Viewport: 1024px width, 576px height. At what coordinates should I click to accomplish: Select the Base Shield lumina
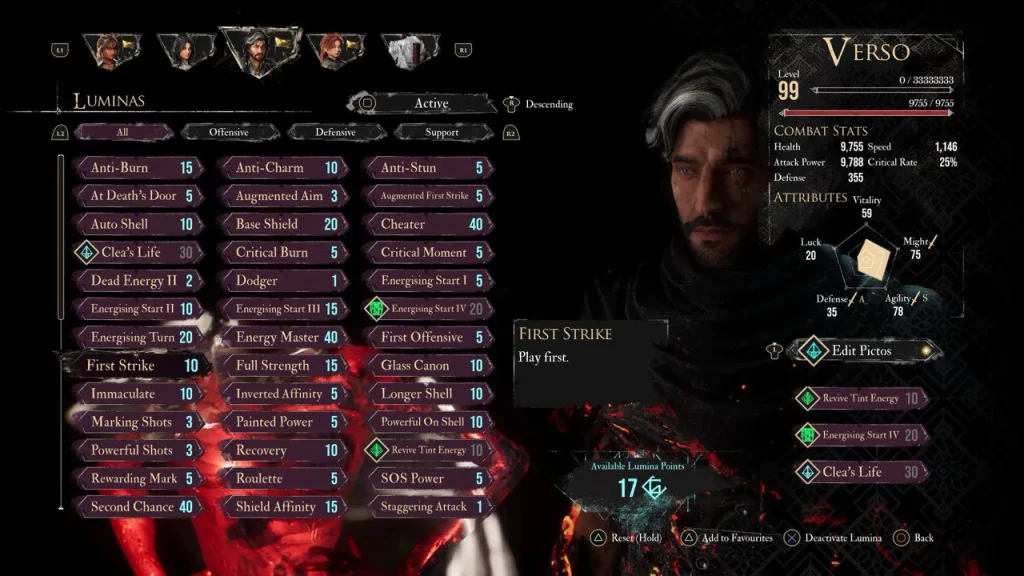(x=282, y=224)
